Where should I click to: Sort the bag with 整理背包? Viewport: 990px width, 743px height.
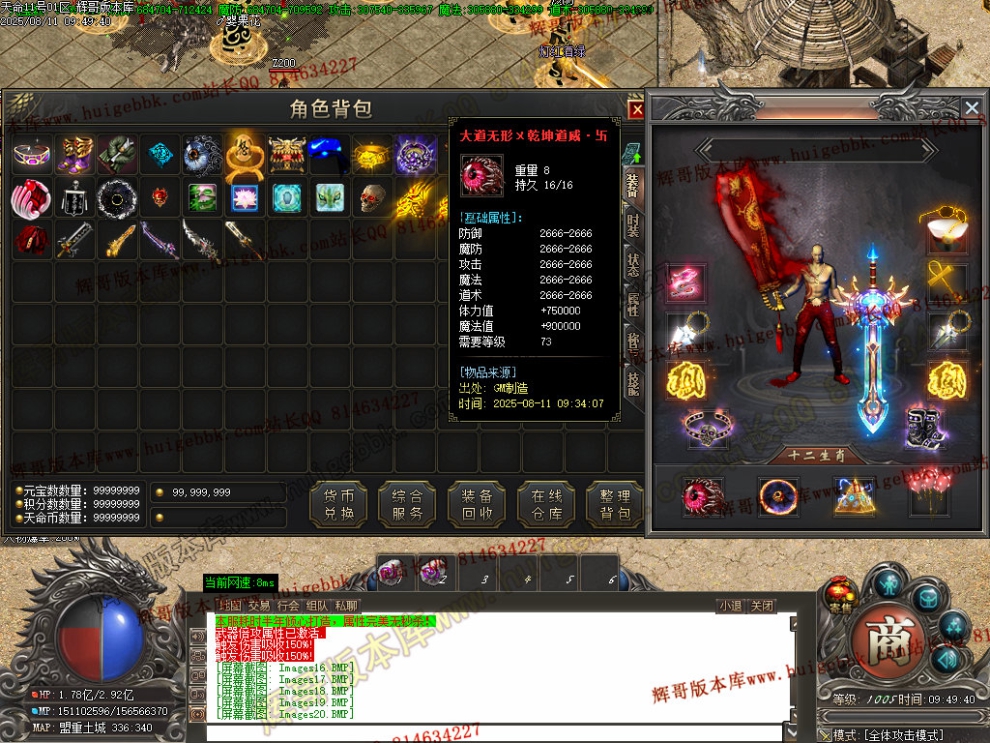click(614, 504)
